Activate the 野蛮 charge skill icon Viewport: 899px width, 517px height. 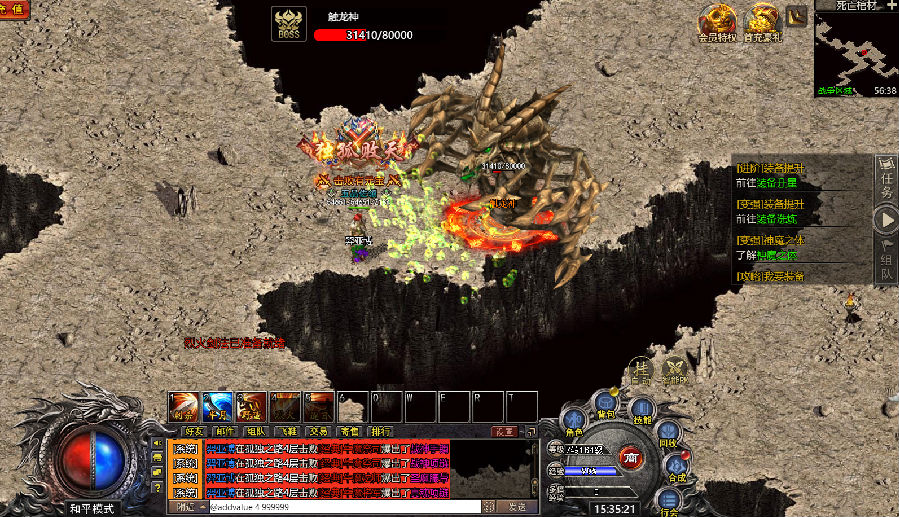[252, 406]
